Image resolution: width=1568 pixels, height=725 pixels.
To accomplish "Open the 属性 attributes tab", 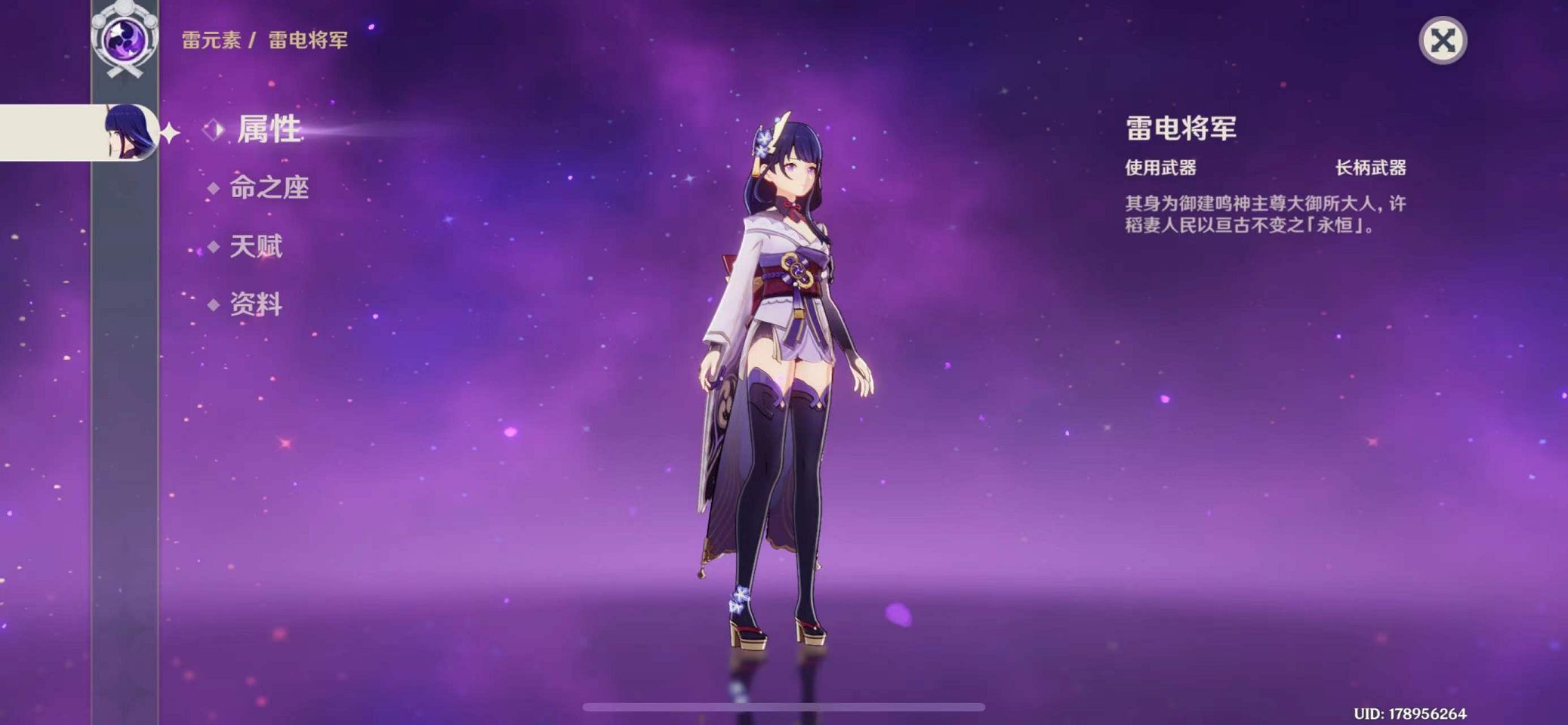I will click(x=269, y=129).
